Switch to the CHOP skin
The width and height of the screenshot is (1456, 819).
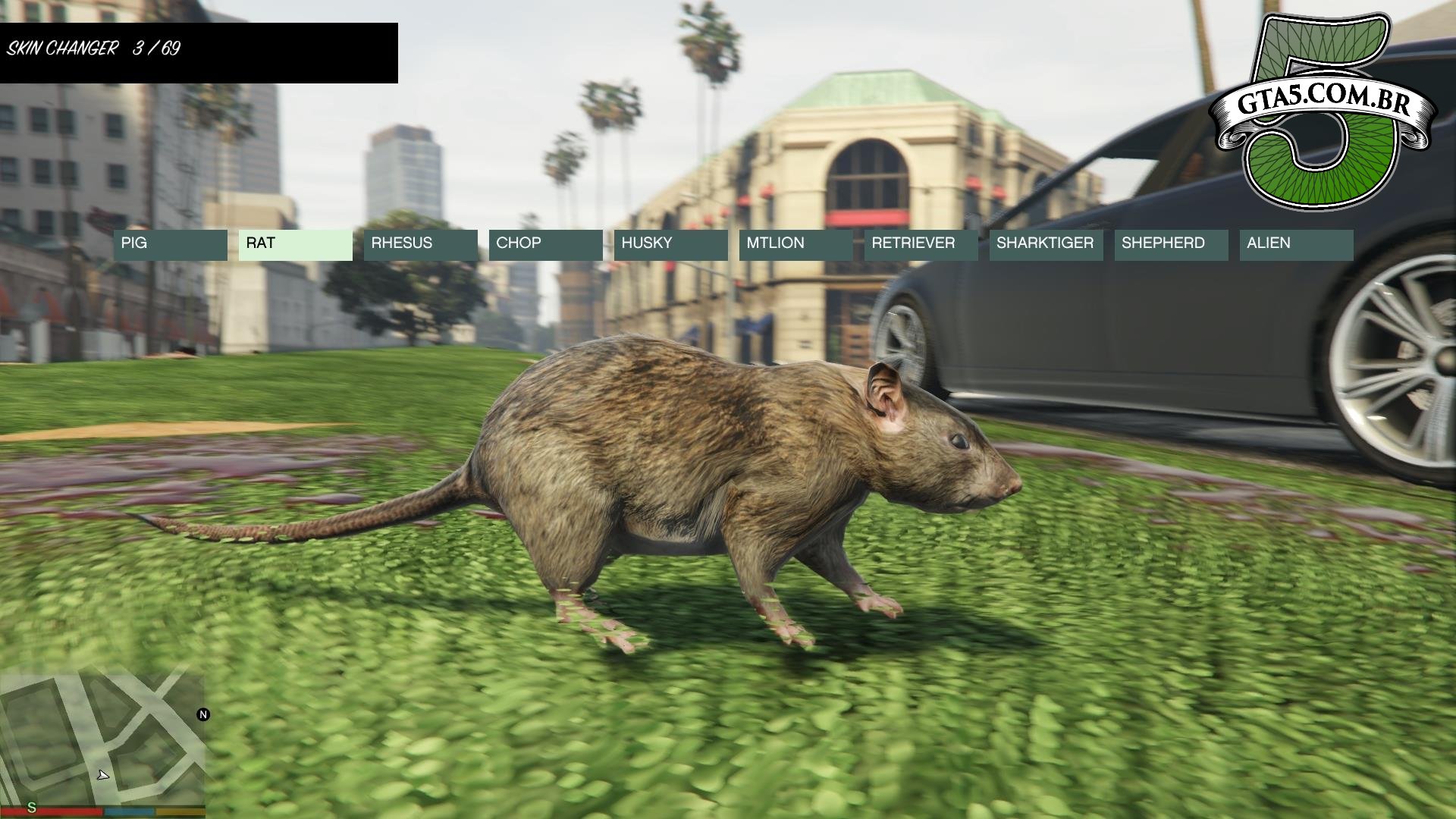pyautogui.click(x=546, y=245)
